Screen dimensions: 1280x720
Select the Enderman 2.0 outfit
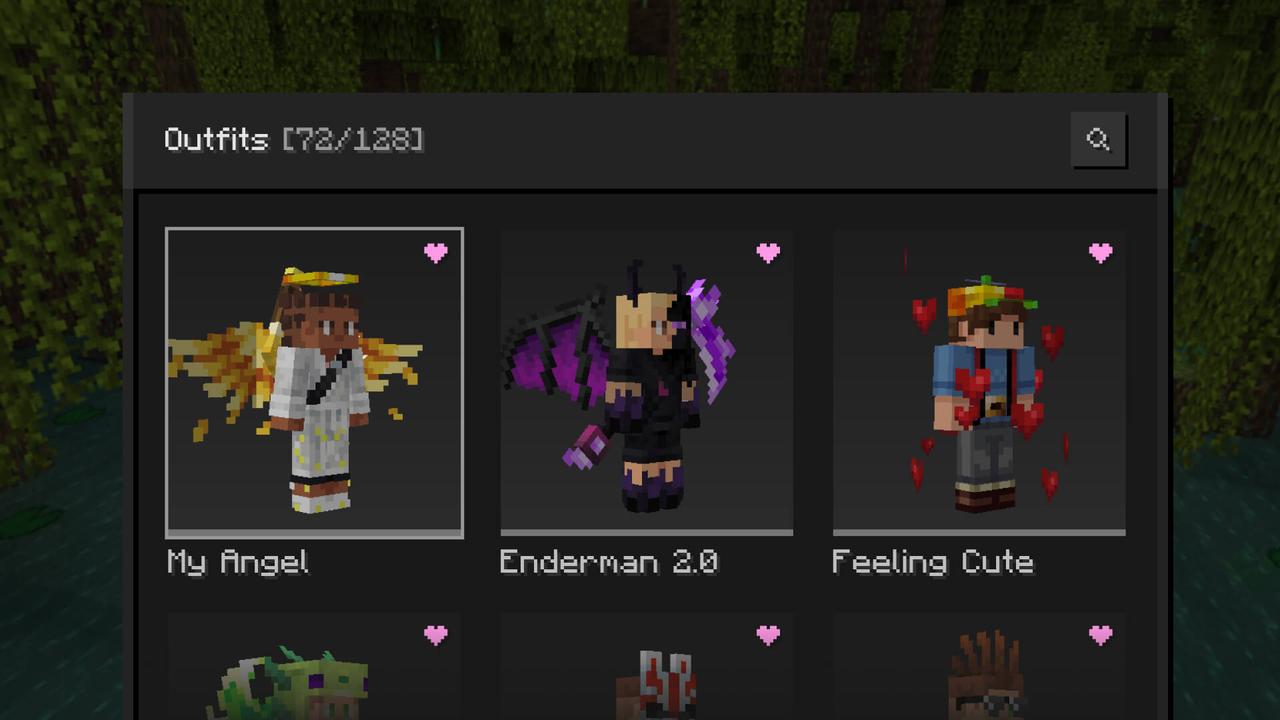(646, 380)
